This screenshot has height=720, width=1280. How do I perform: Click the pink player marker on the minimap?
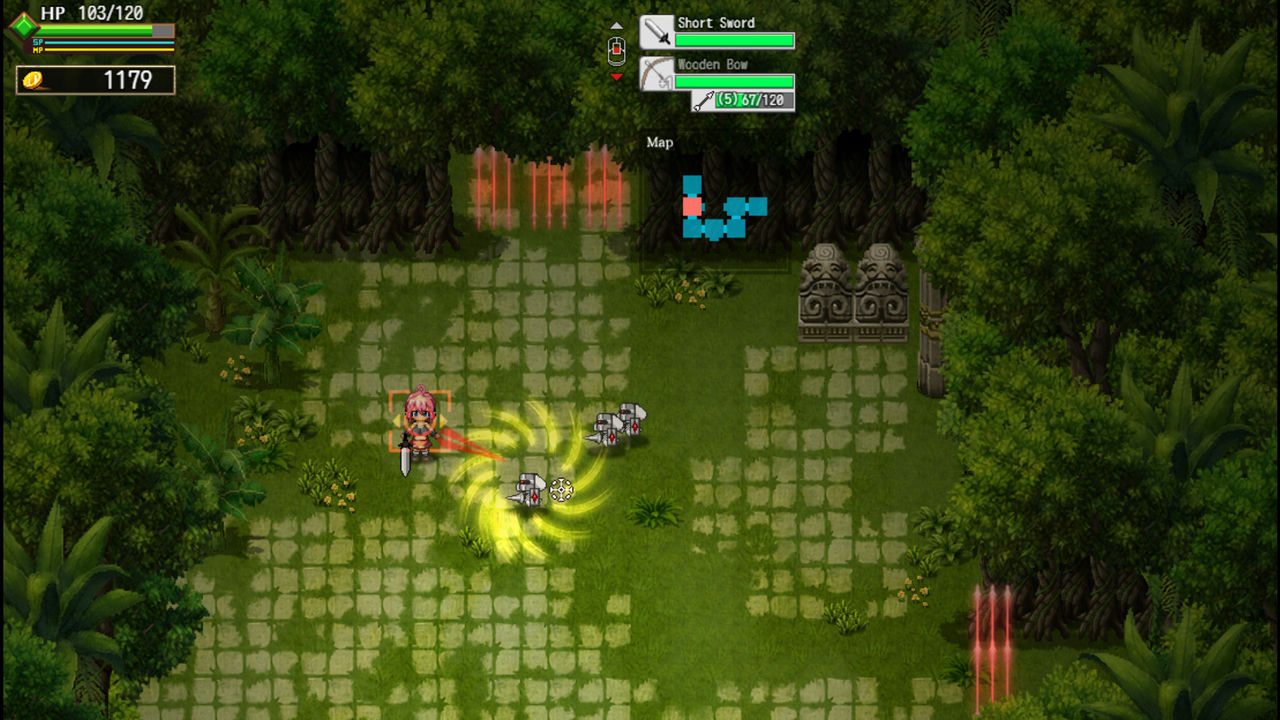pos(691,205)
